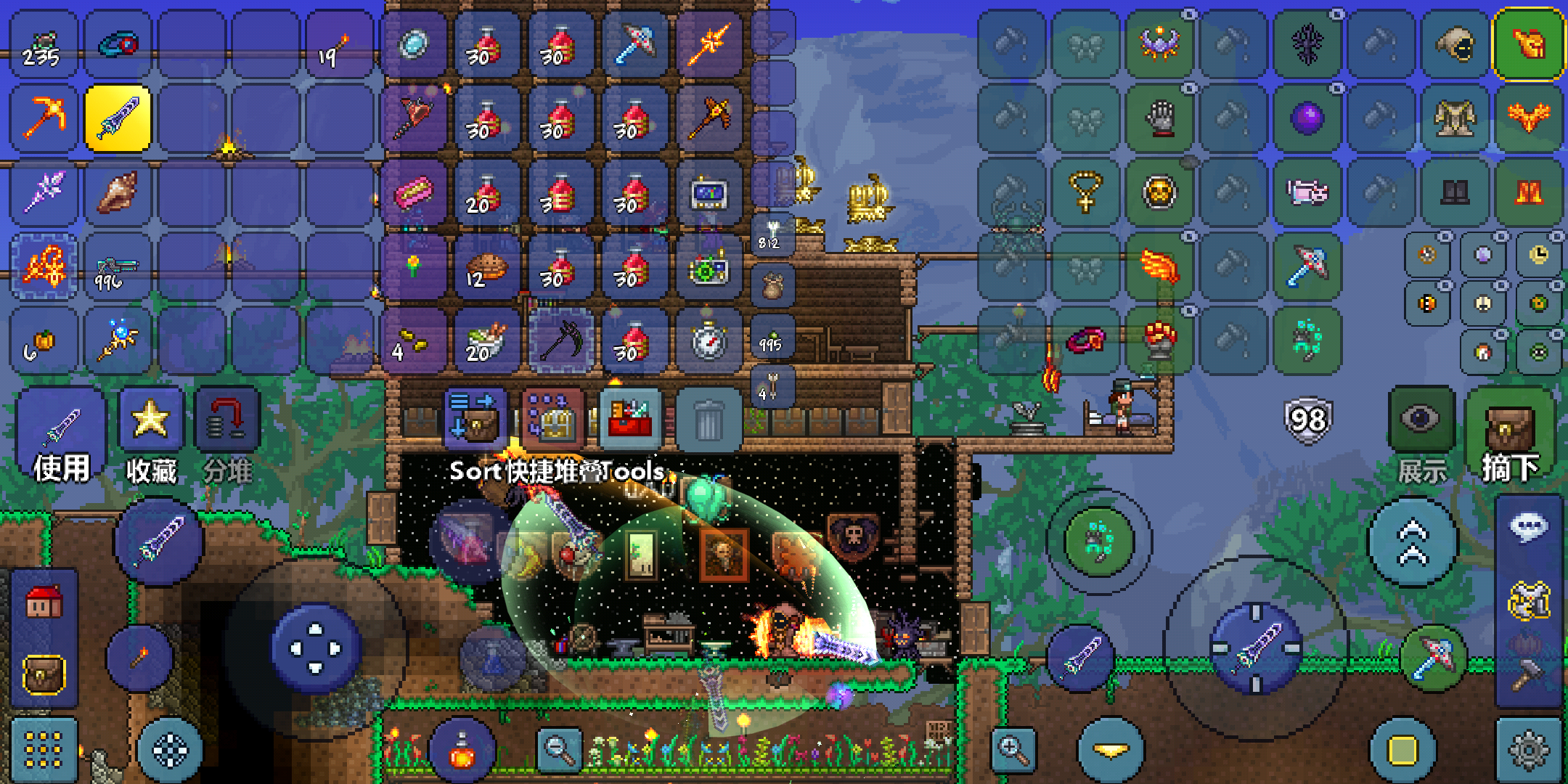Tap the 分堆 (Split stack) button
This screenshot has width=1568, height=784.
(x=227, y=436)
